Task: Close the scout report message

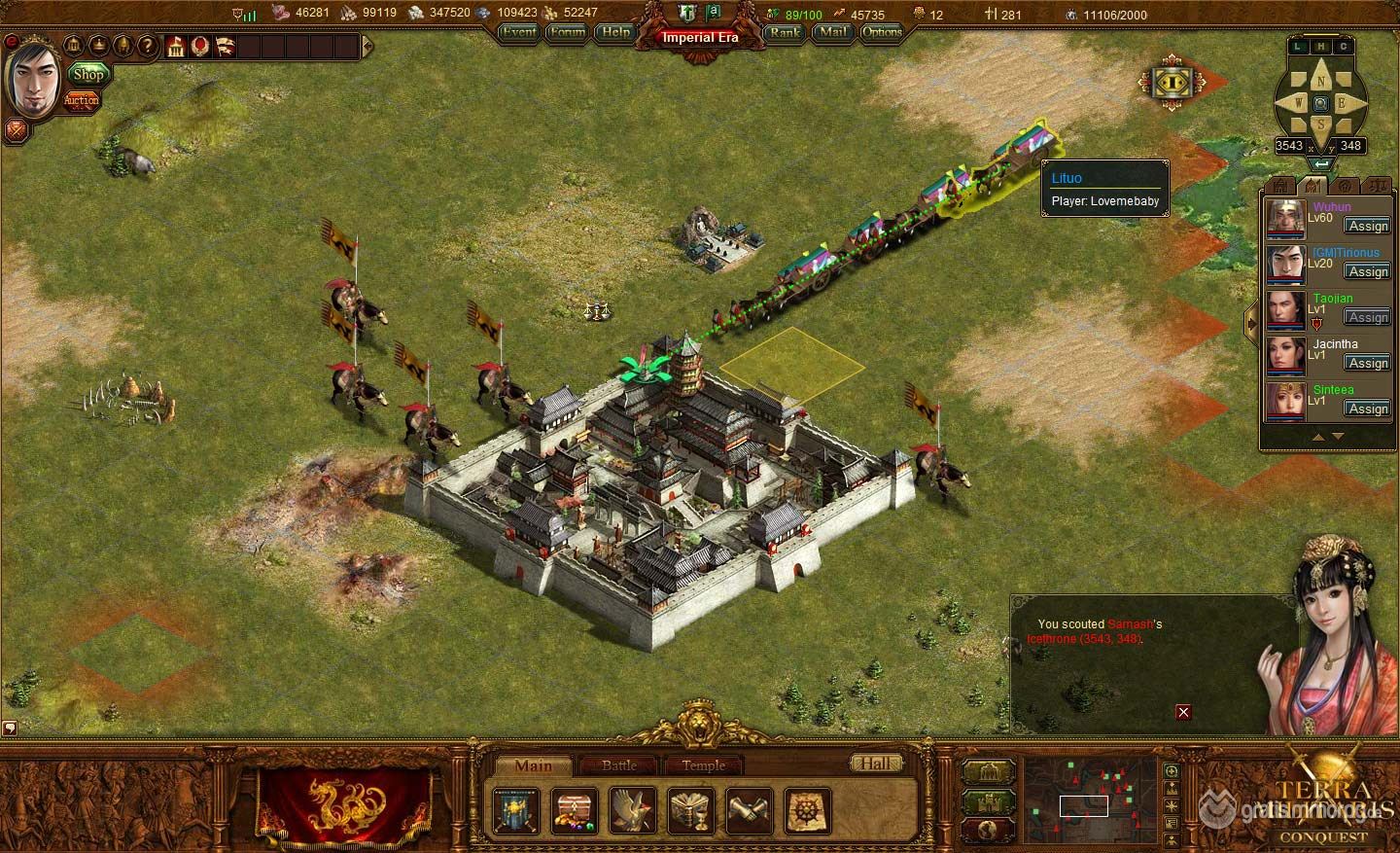Action: click(1183, 712)
